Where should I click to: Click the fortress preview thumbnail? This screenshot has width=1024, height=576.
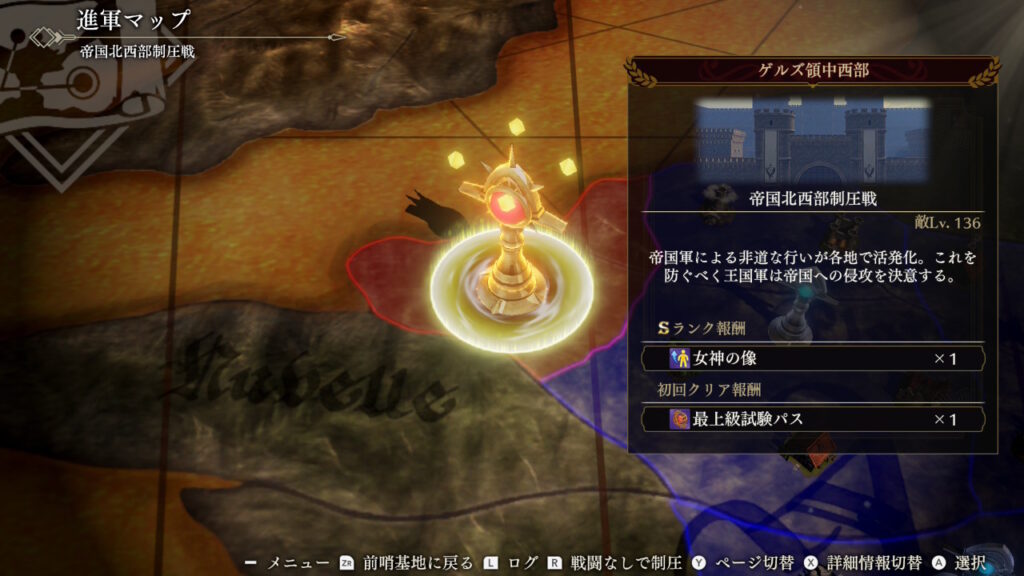point(813,139)
